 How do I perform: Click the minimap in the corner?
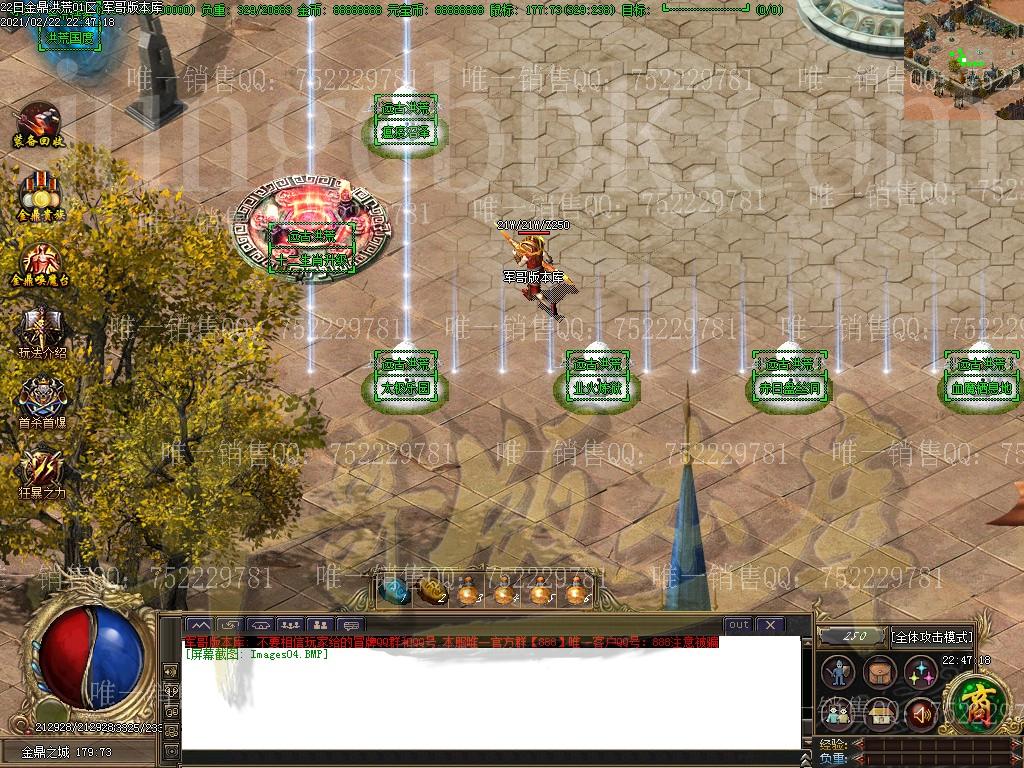tap(963, 60)
